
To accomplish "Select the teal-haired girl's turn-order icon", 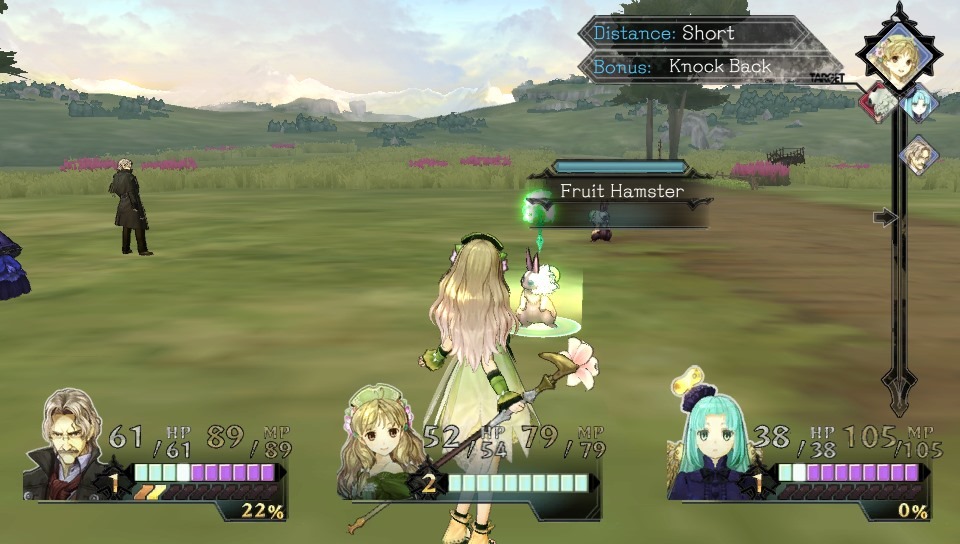I will [919, 102].
